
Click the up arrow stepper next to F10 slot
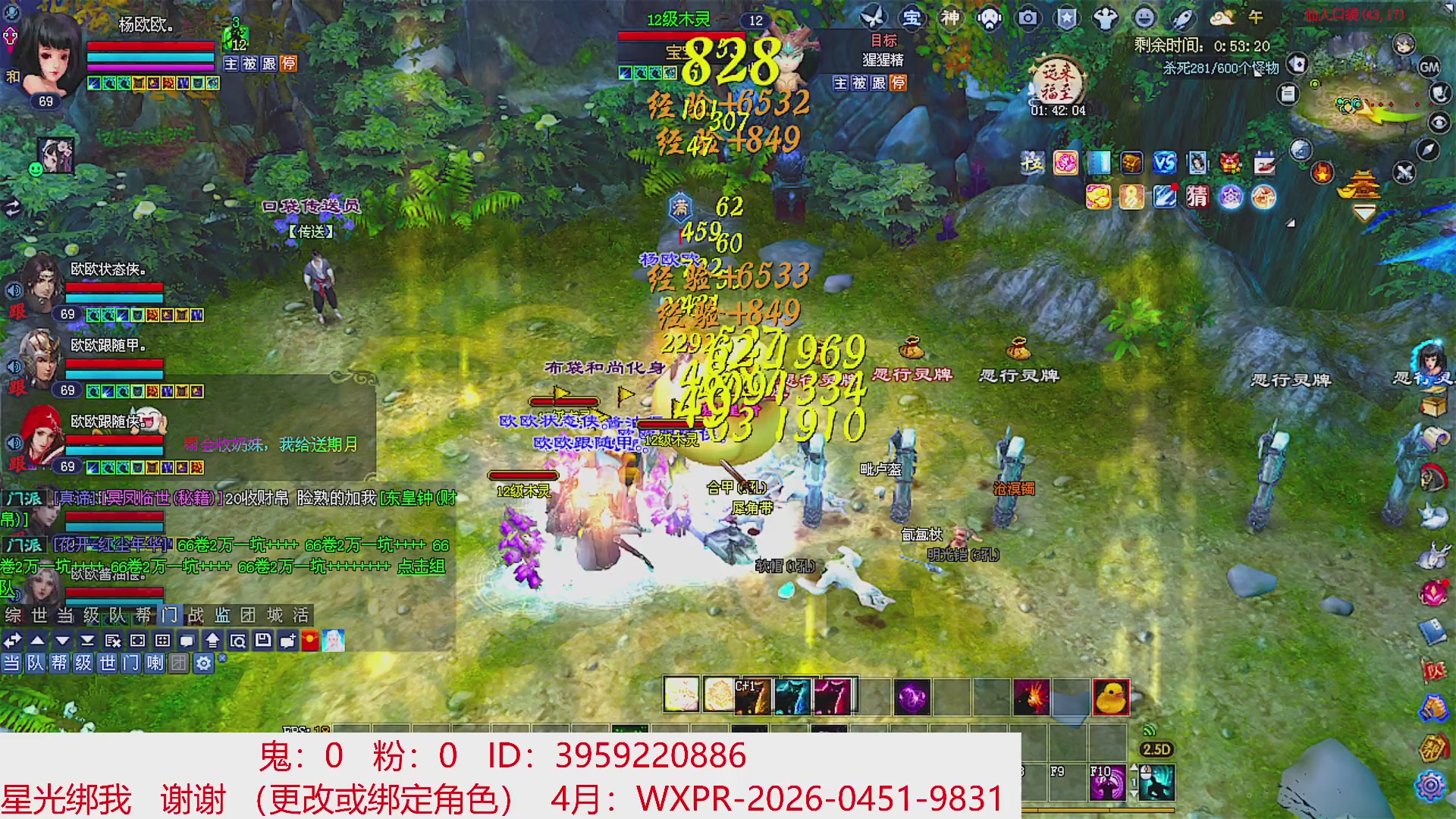[1134, 767]
